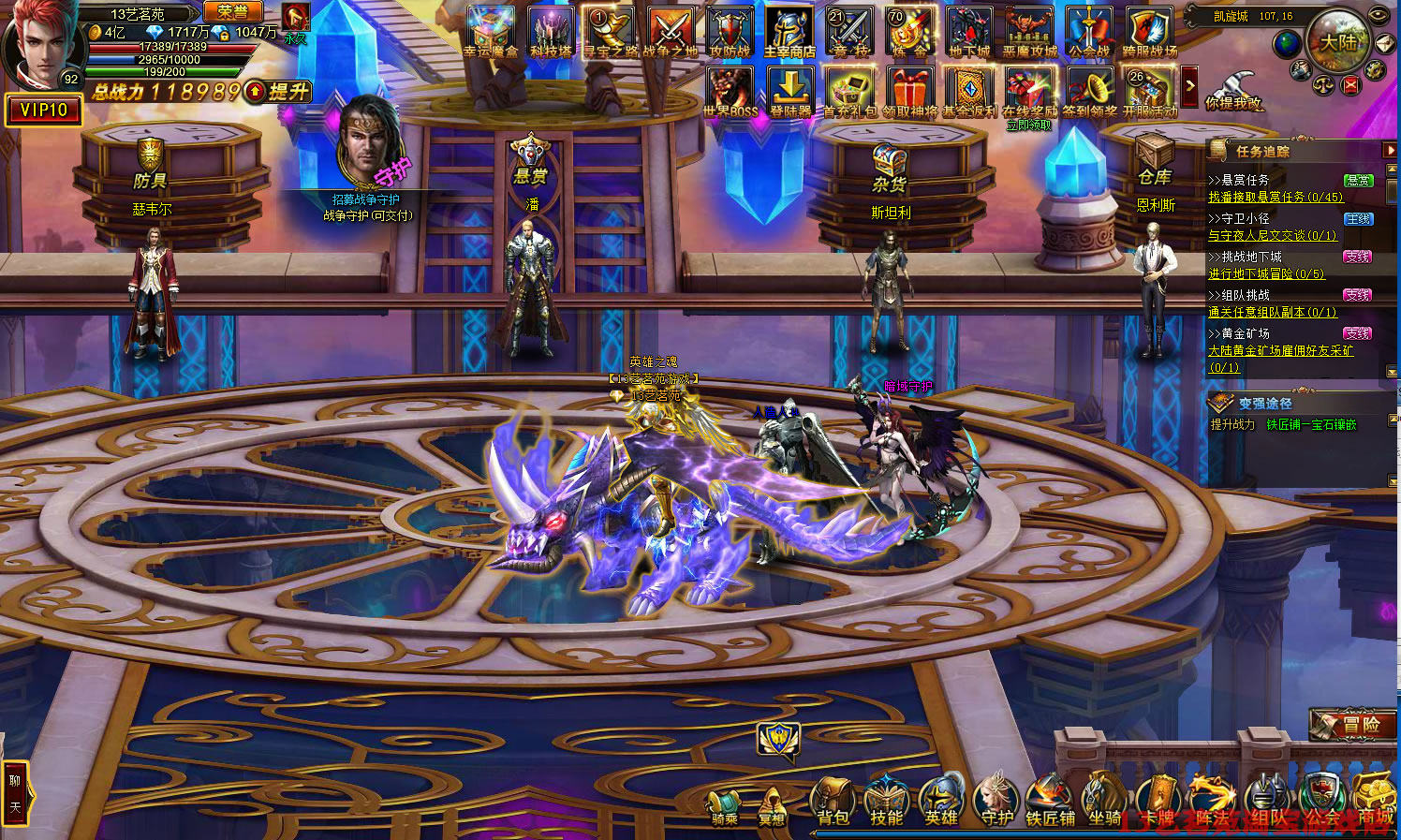Open the 幸运魔盒 lucky box event
Screen dimensions: 1401x840
(491, 32)
